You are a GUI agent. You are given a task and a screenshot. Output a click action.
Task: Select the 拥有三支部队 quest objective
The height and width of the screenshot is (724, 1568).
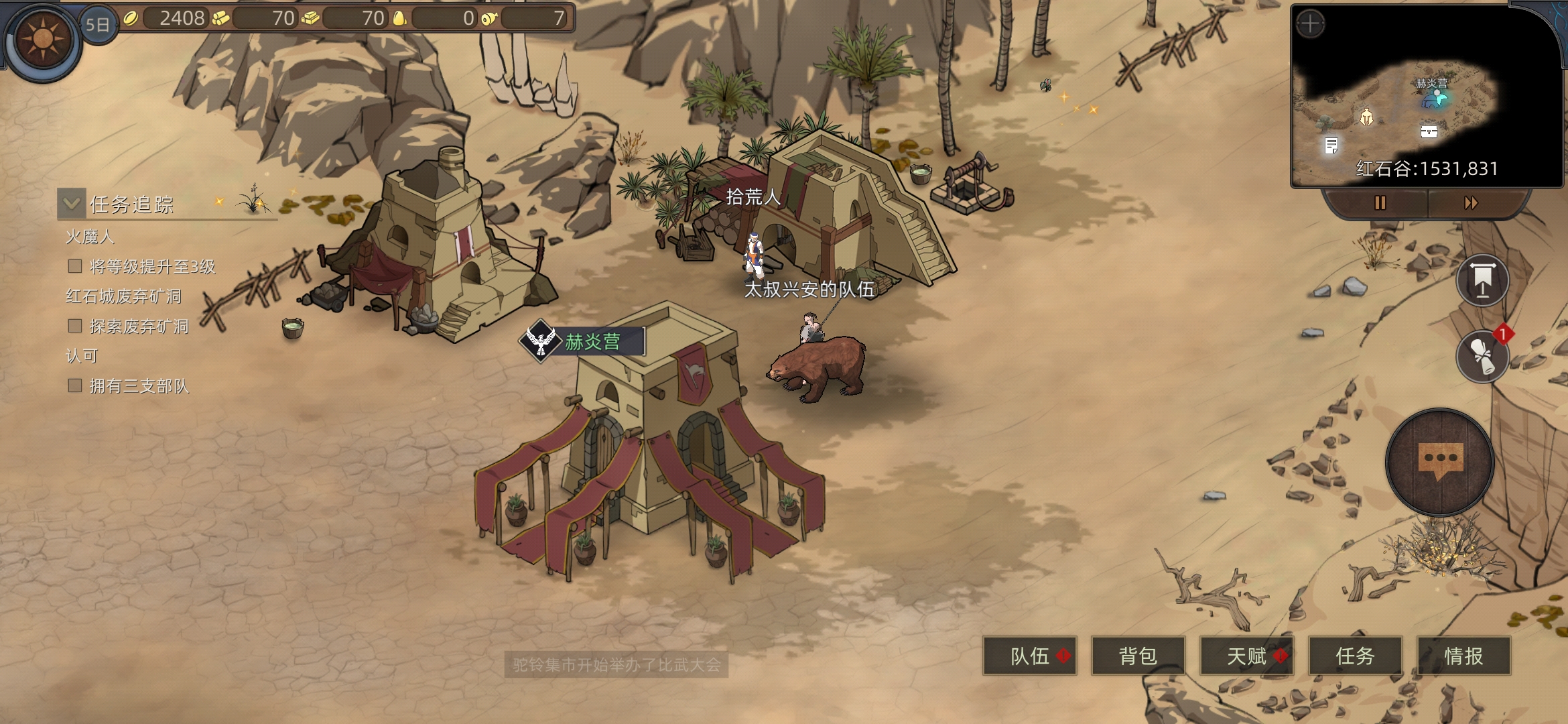tap(139, 386)
